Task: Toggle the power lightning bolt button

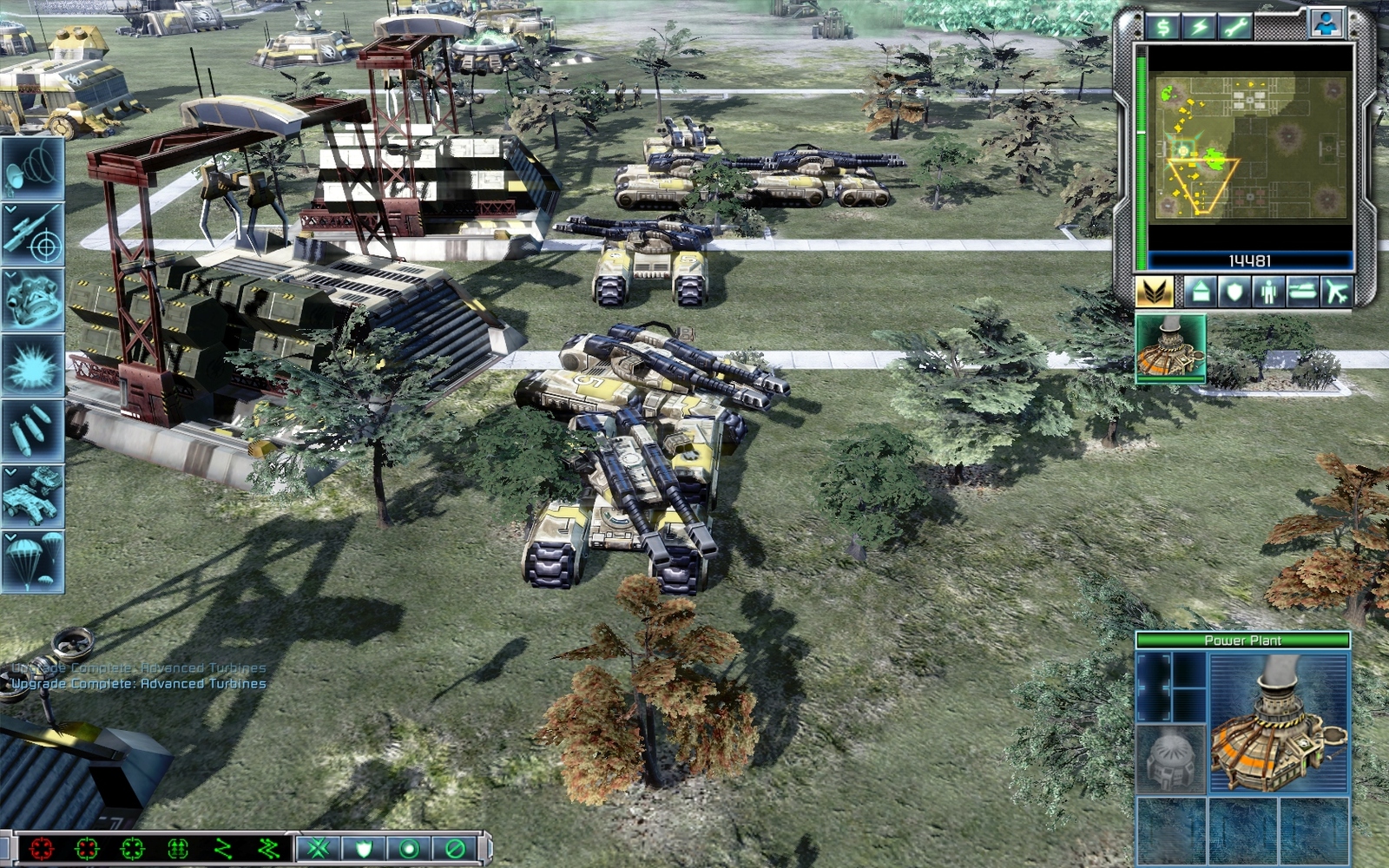Action: 1200,27
